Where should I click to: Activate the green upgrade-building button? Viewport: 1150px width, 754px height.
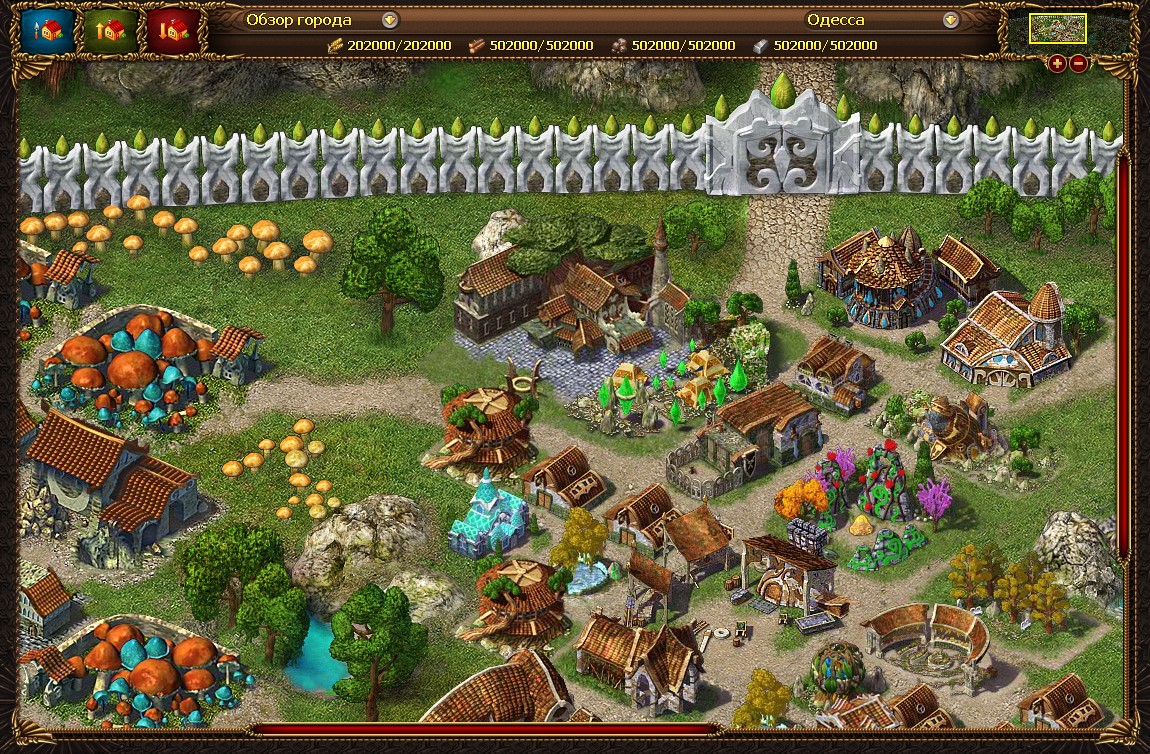[110, 31]
